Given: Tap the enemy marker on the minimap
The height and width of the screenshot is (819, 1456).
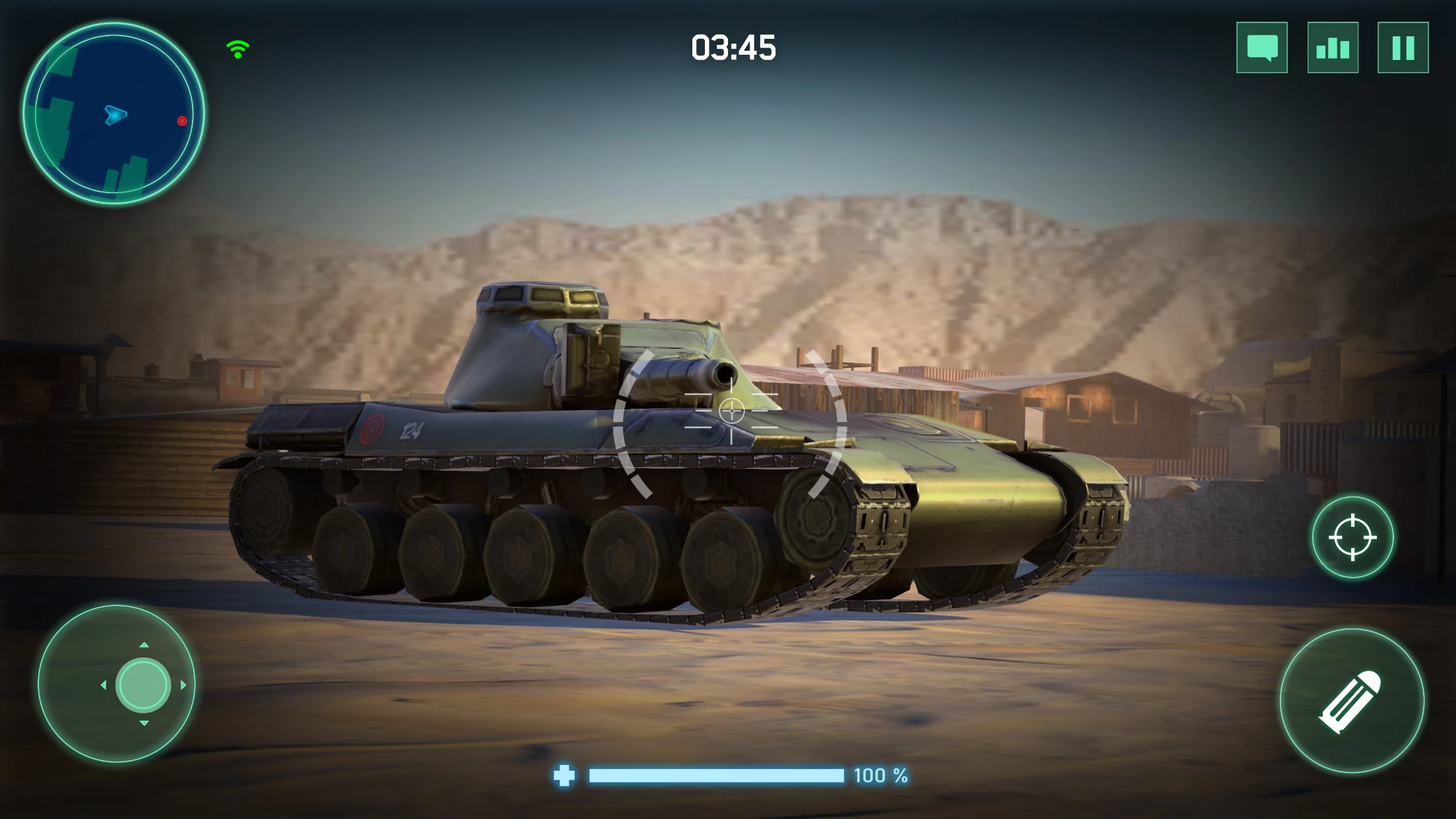Looking at the screenshot, I should [181, 120].
